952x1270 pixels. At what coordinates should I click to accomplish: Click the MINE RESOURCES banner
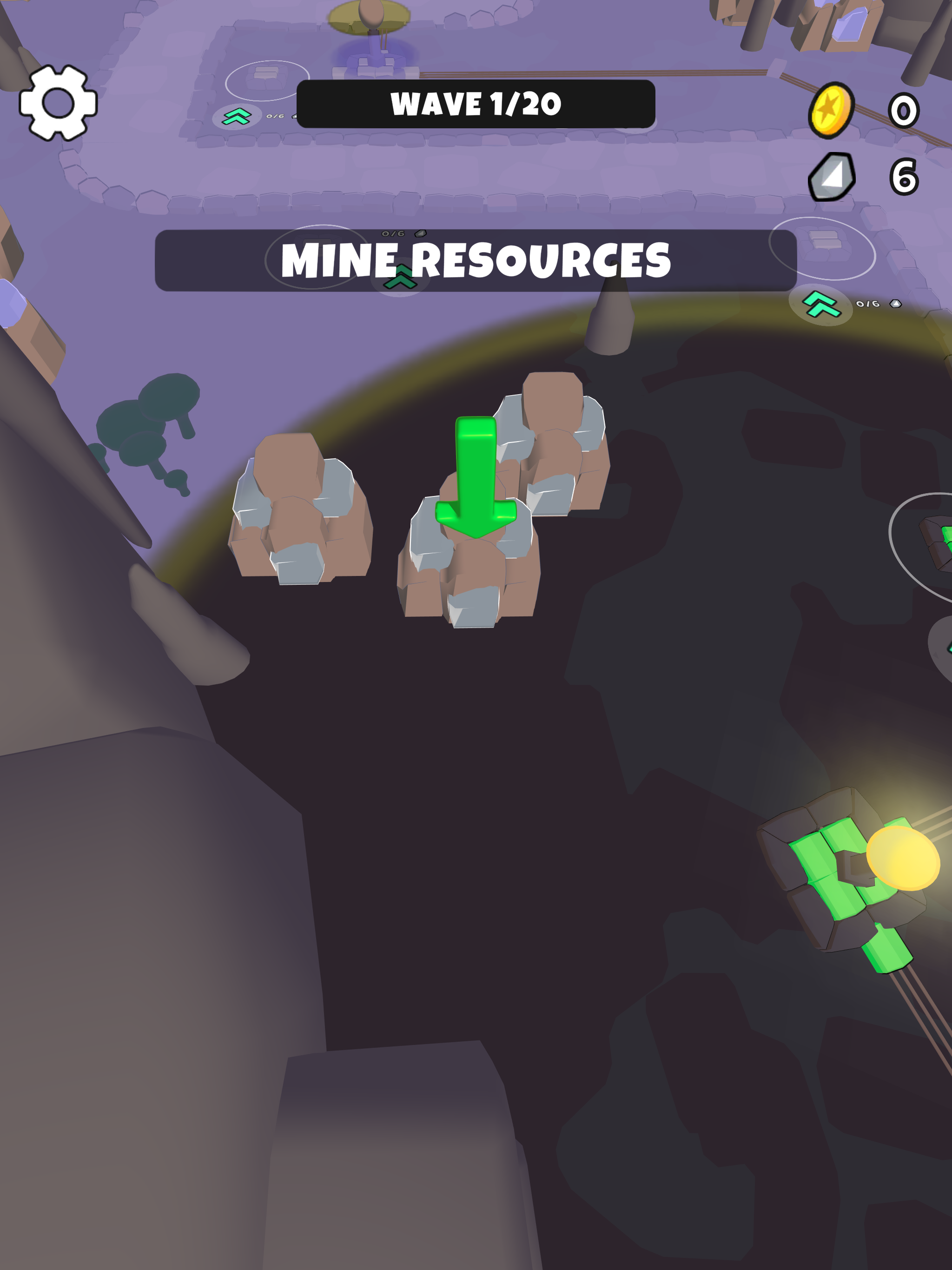coord(476,262)
